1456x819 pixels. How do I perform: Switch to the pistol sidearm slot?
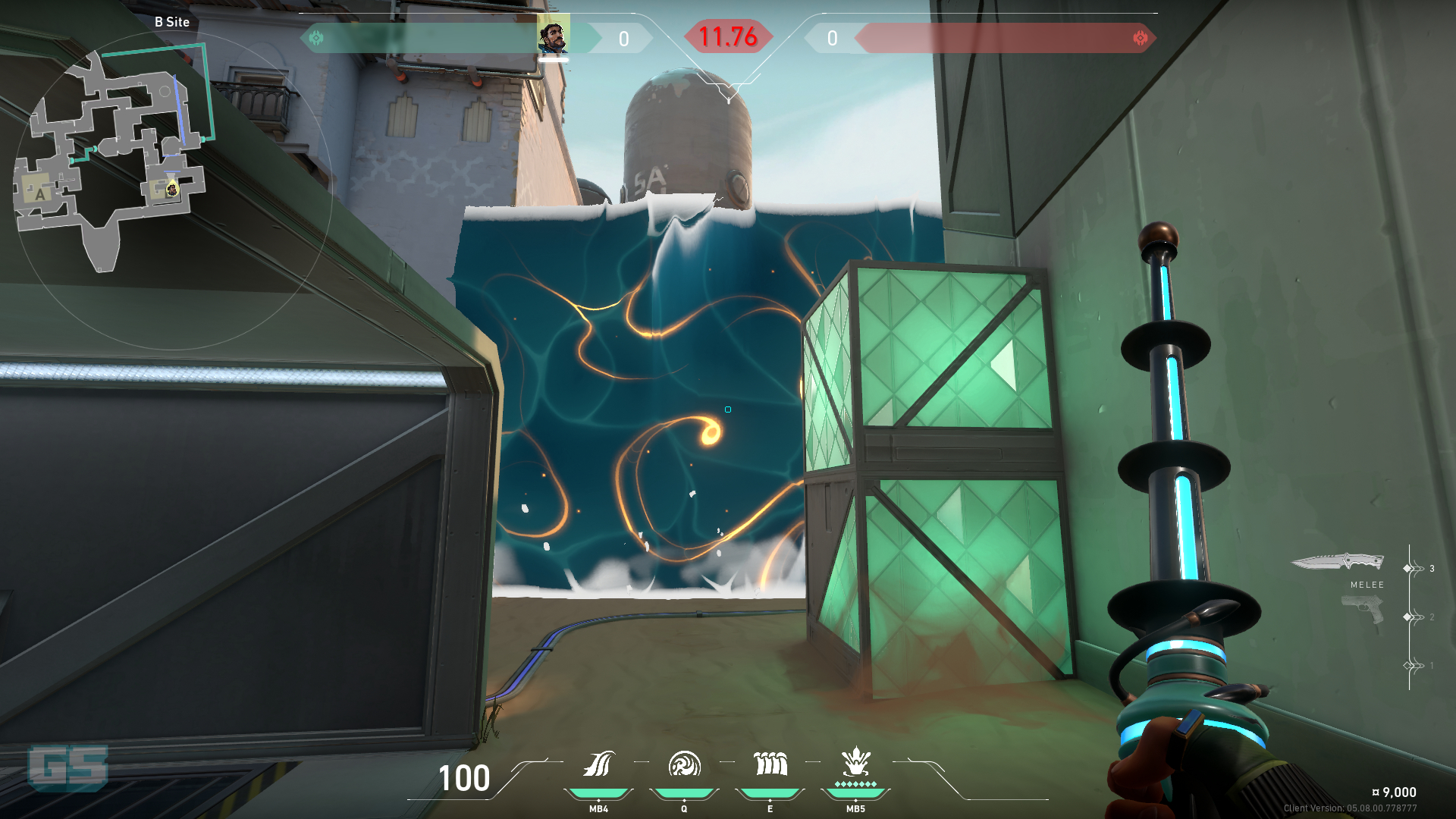(1362, 610)
